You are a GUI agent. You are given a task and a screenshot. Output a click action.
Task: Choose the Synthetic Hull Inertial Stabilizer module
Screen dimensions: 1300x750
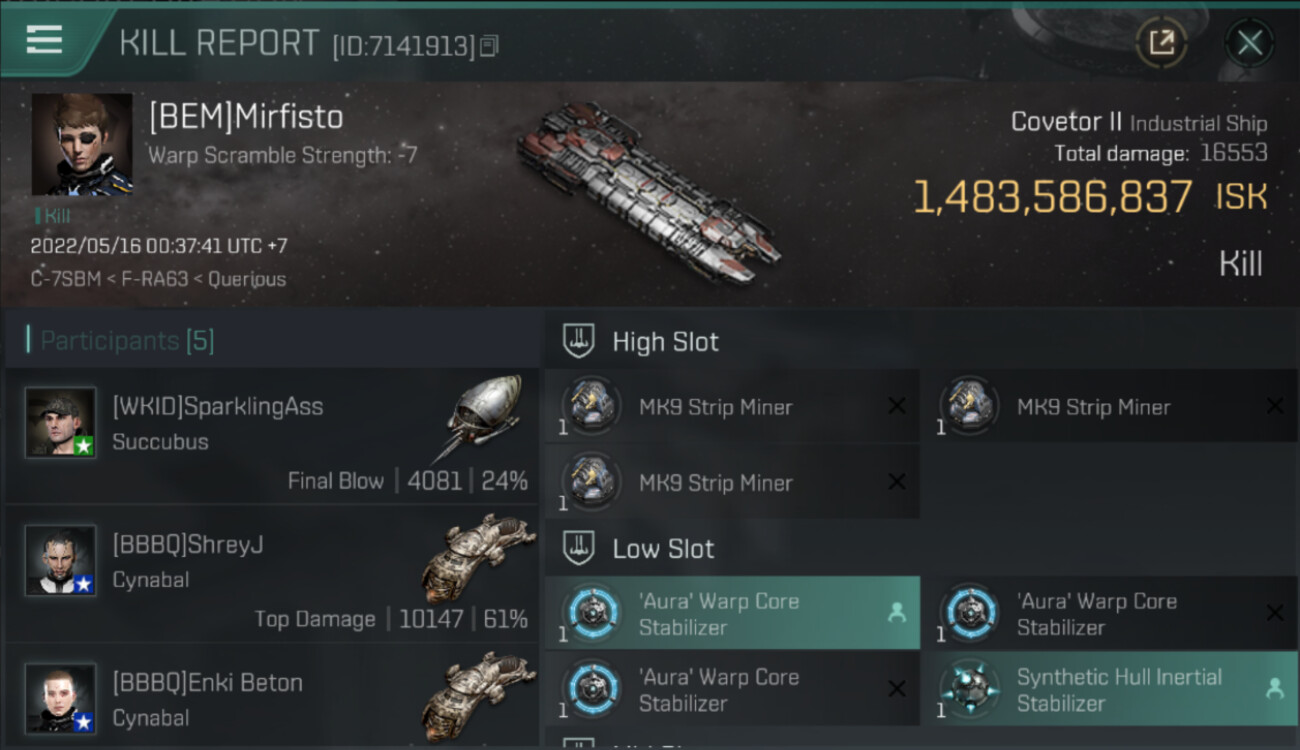[1109, 689]
